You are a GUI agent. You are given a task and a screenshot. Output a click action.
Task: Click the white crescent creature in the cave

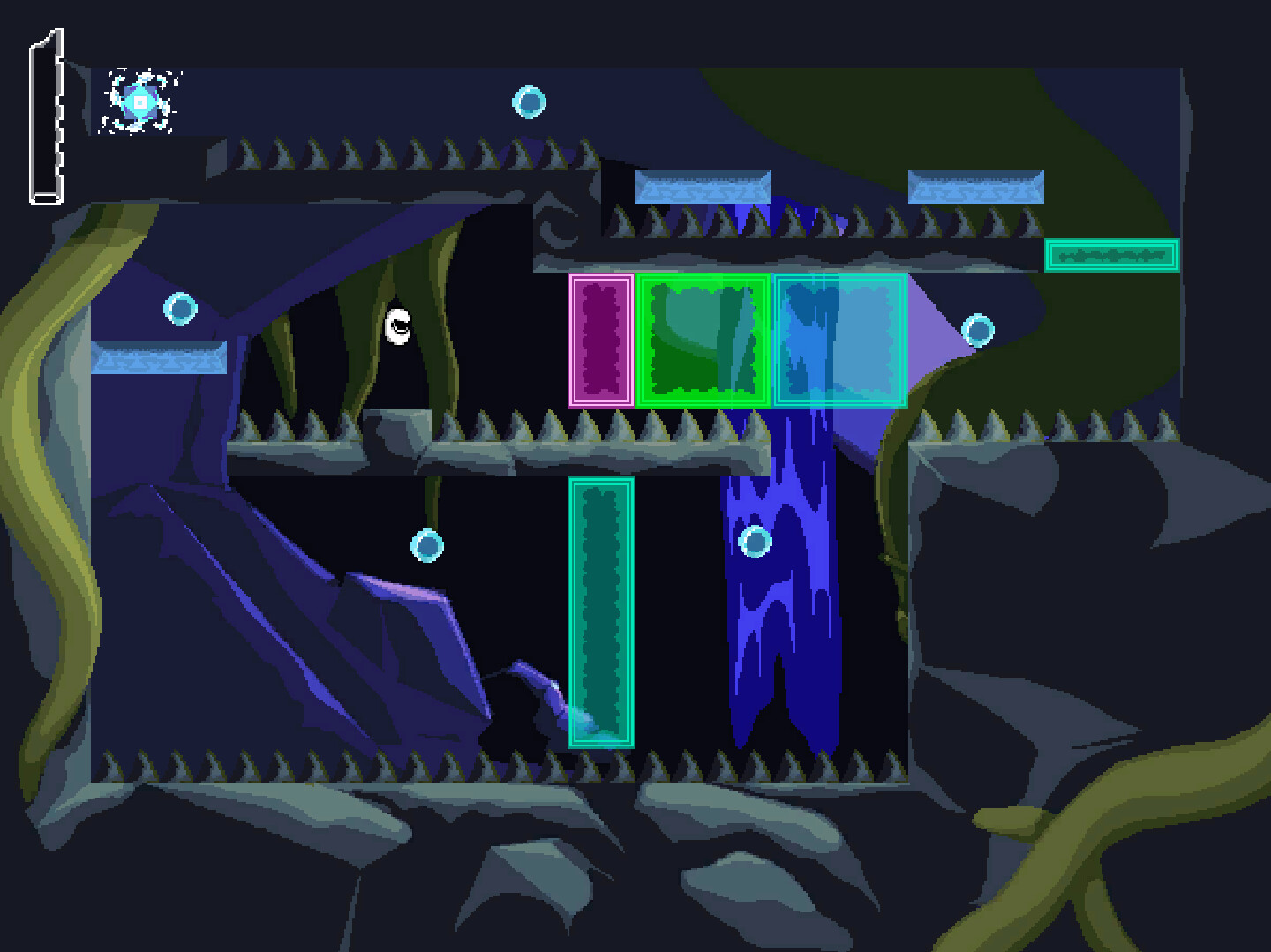click(399, 326)
